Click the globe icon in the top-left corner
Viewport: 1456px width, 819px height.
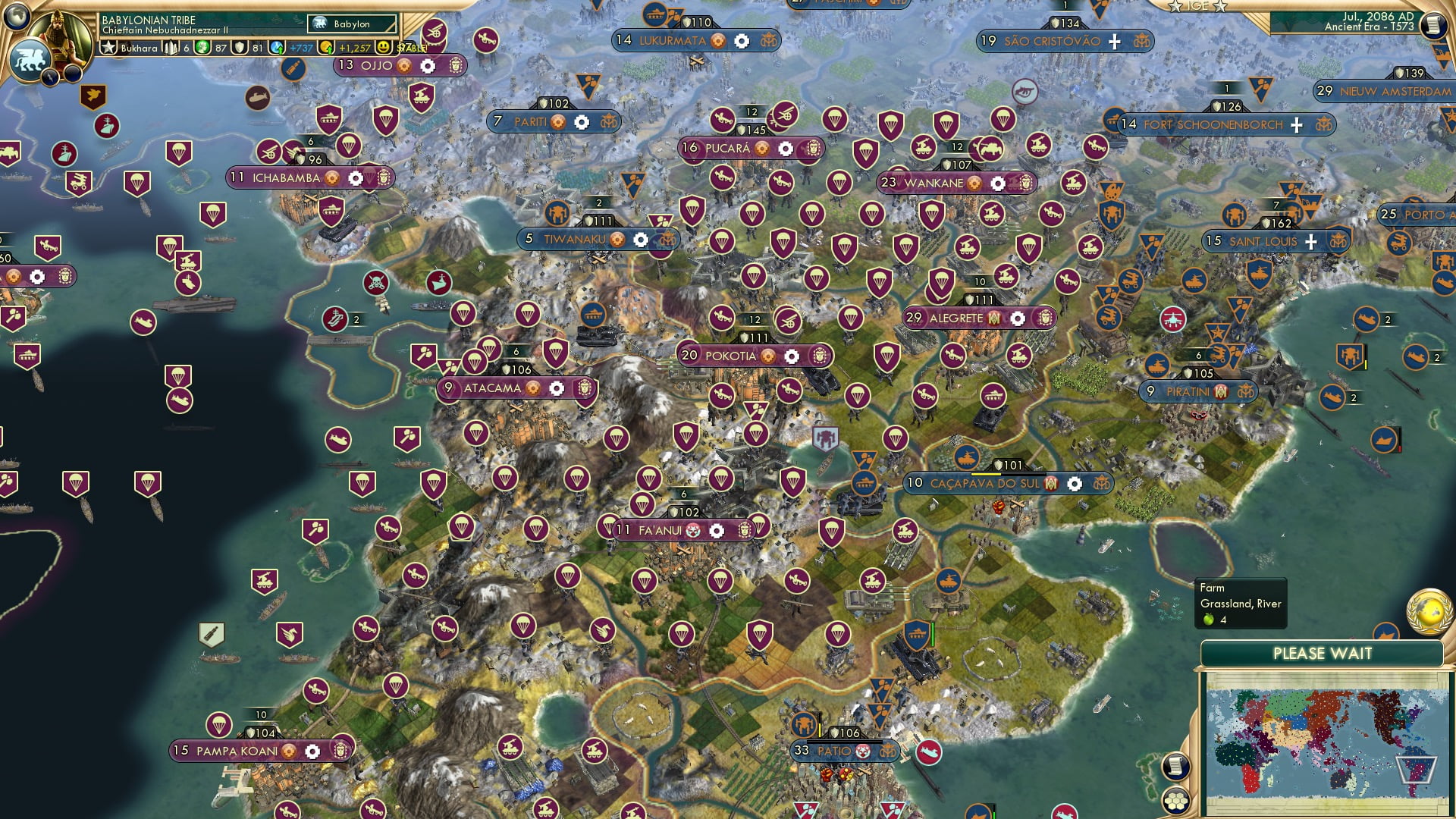(x=15, y=17)
